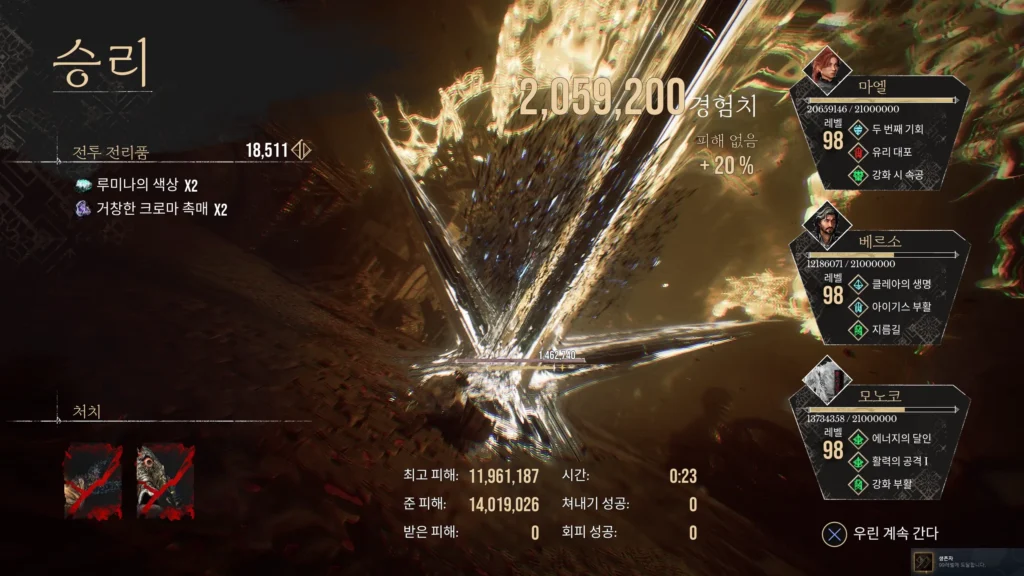
Task: Select the red 유리 대포 skill icon
Action: (858, 152)
